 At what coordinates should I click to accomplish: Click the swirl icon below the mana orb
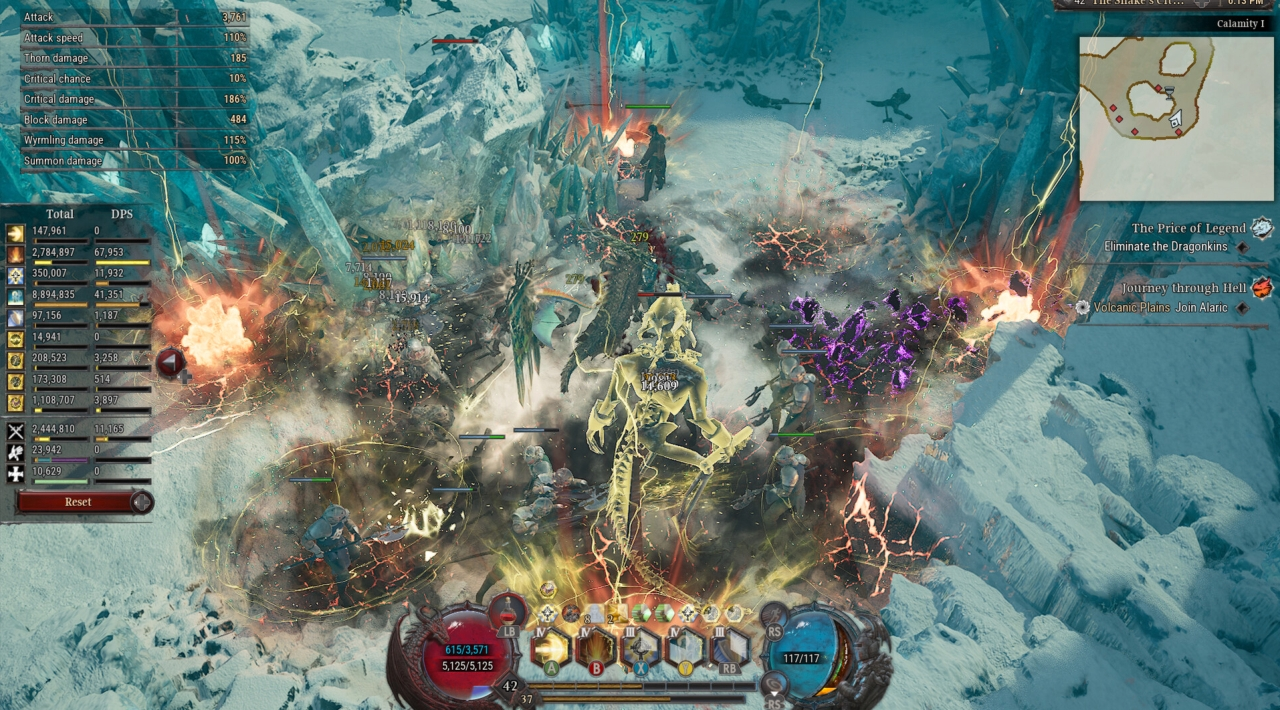pyautogui.click(x=774, y=682)
